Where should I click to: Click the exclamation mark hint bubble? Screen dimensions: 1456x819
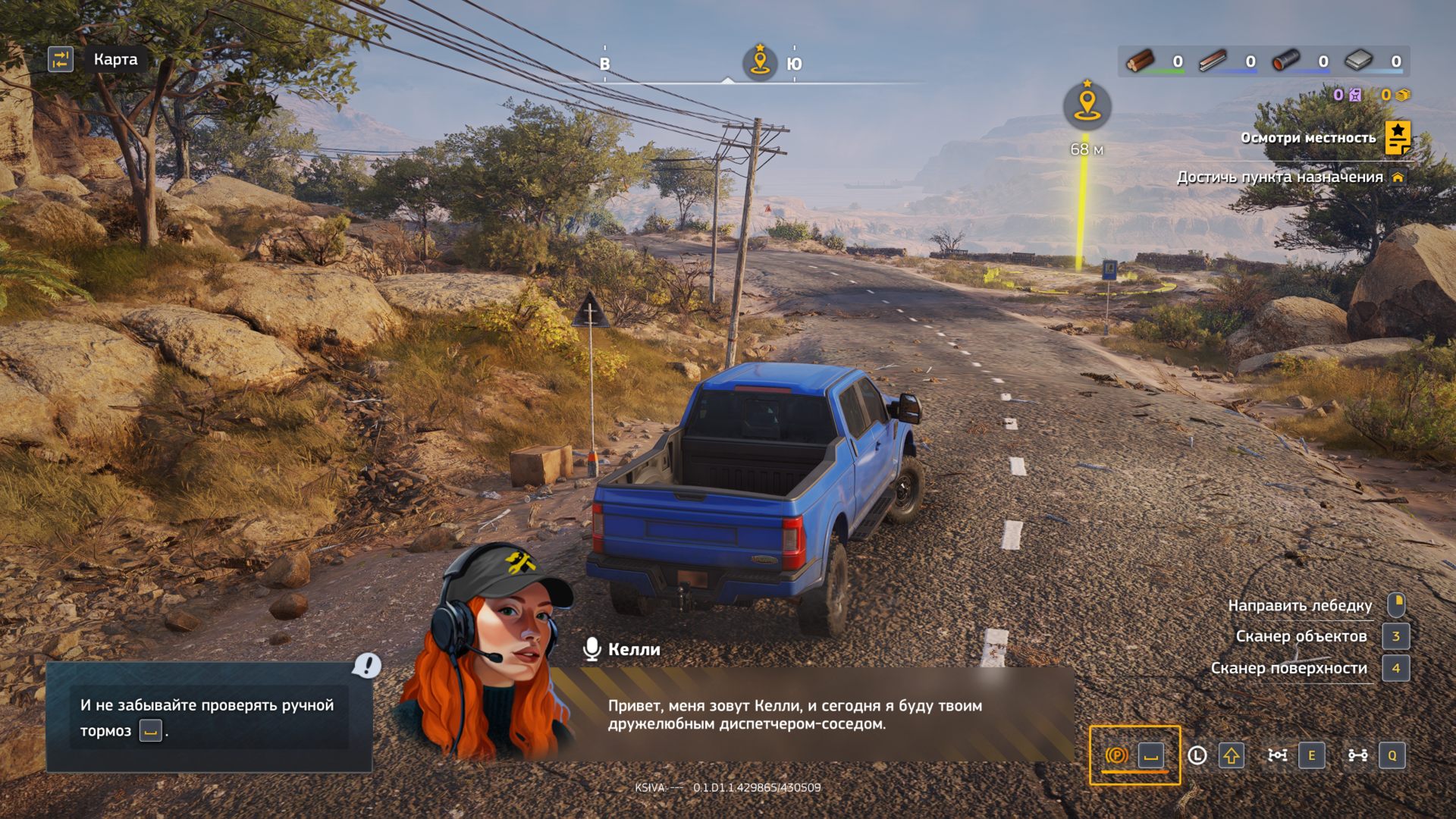(367, 666)
